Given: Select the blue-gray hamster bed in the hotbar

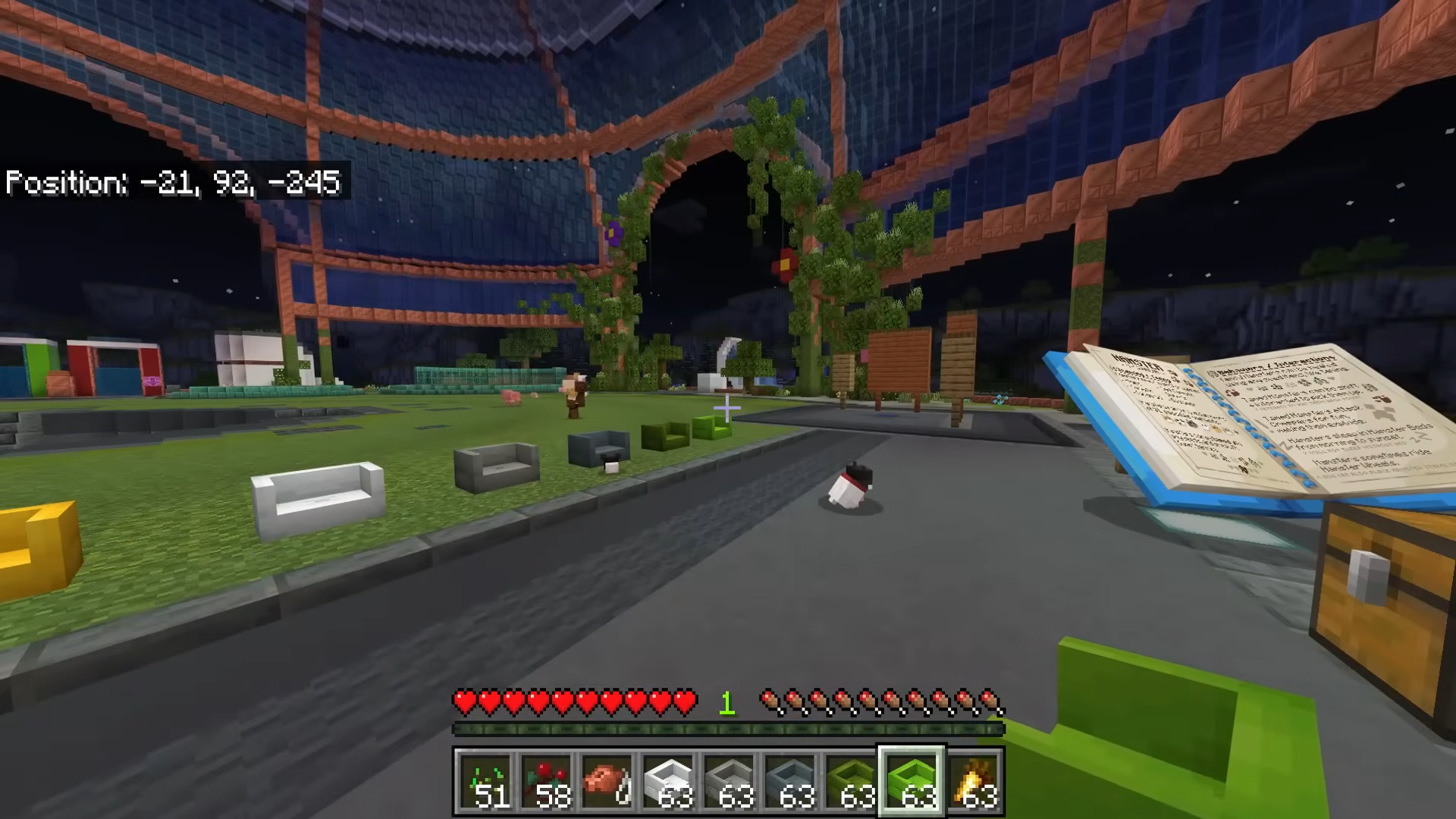Looking at the screenshot, I should 789,780.
